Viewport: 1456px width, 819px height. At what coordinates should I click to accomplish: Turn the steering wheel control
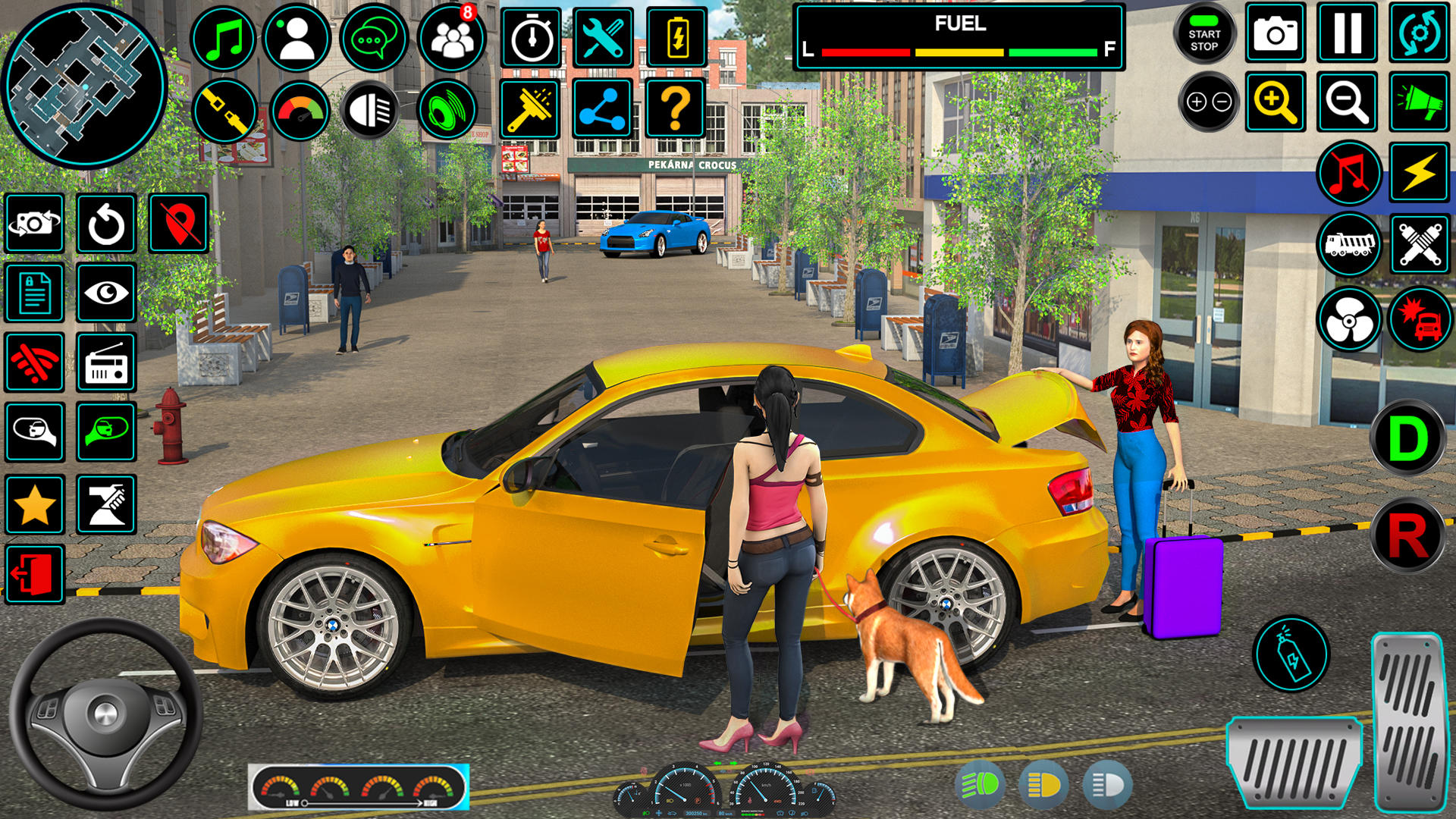105,714
